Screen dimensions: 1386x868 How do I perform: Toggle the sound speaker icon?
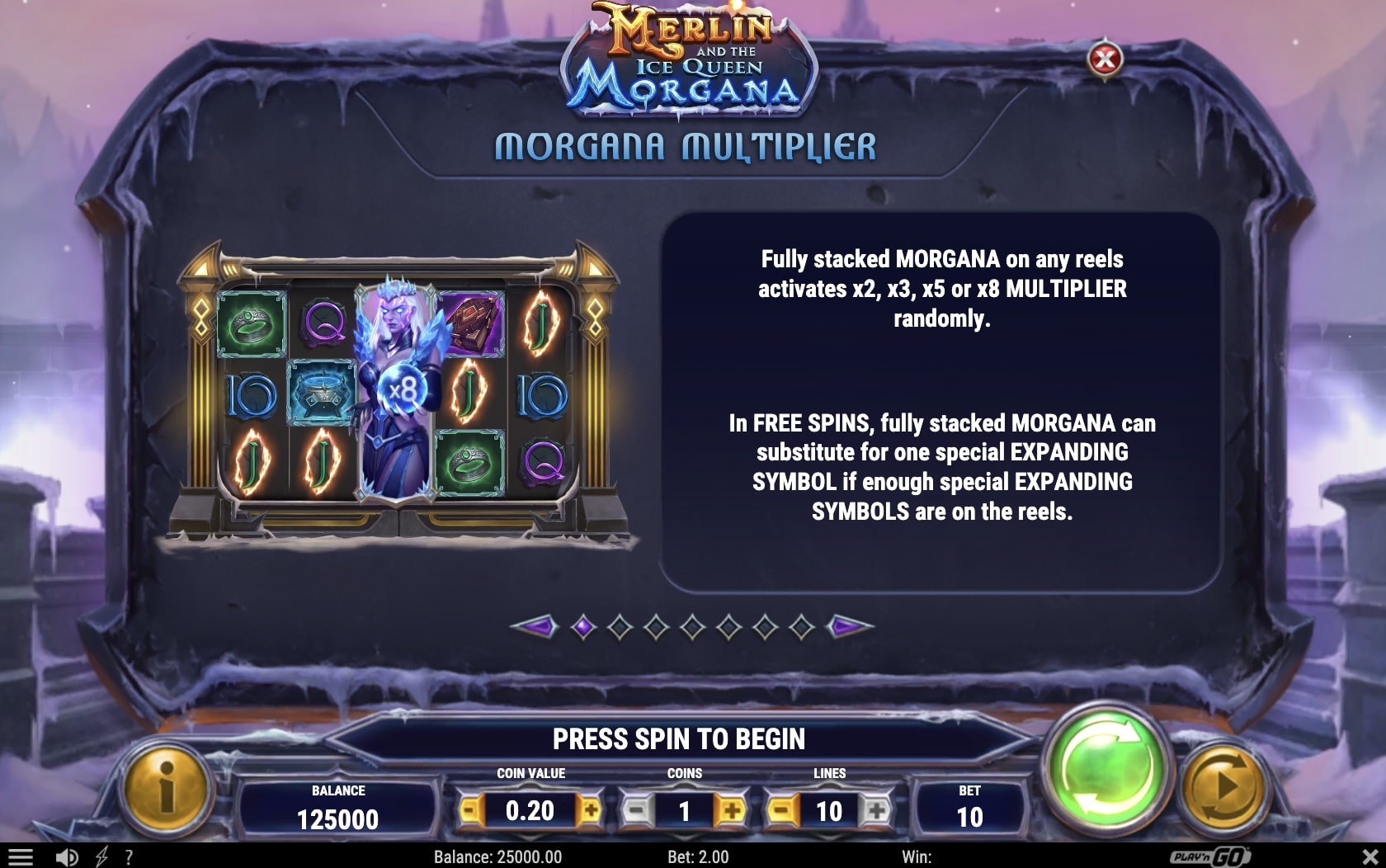coord(67,857)
